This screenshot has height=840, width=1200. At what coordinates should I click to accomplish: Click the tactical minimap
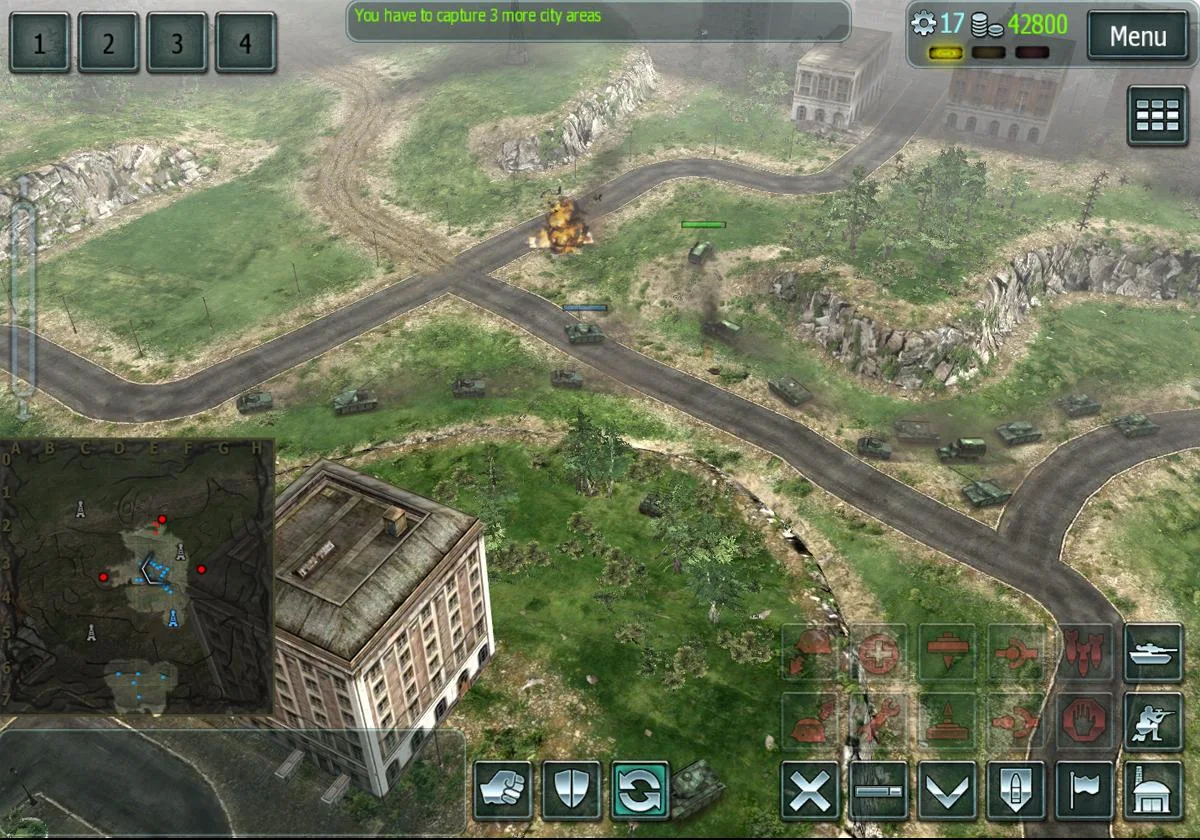137,577
